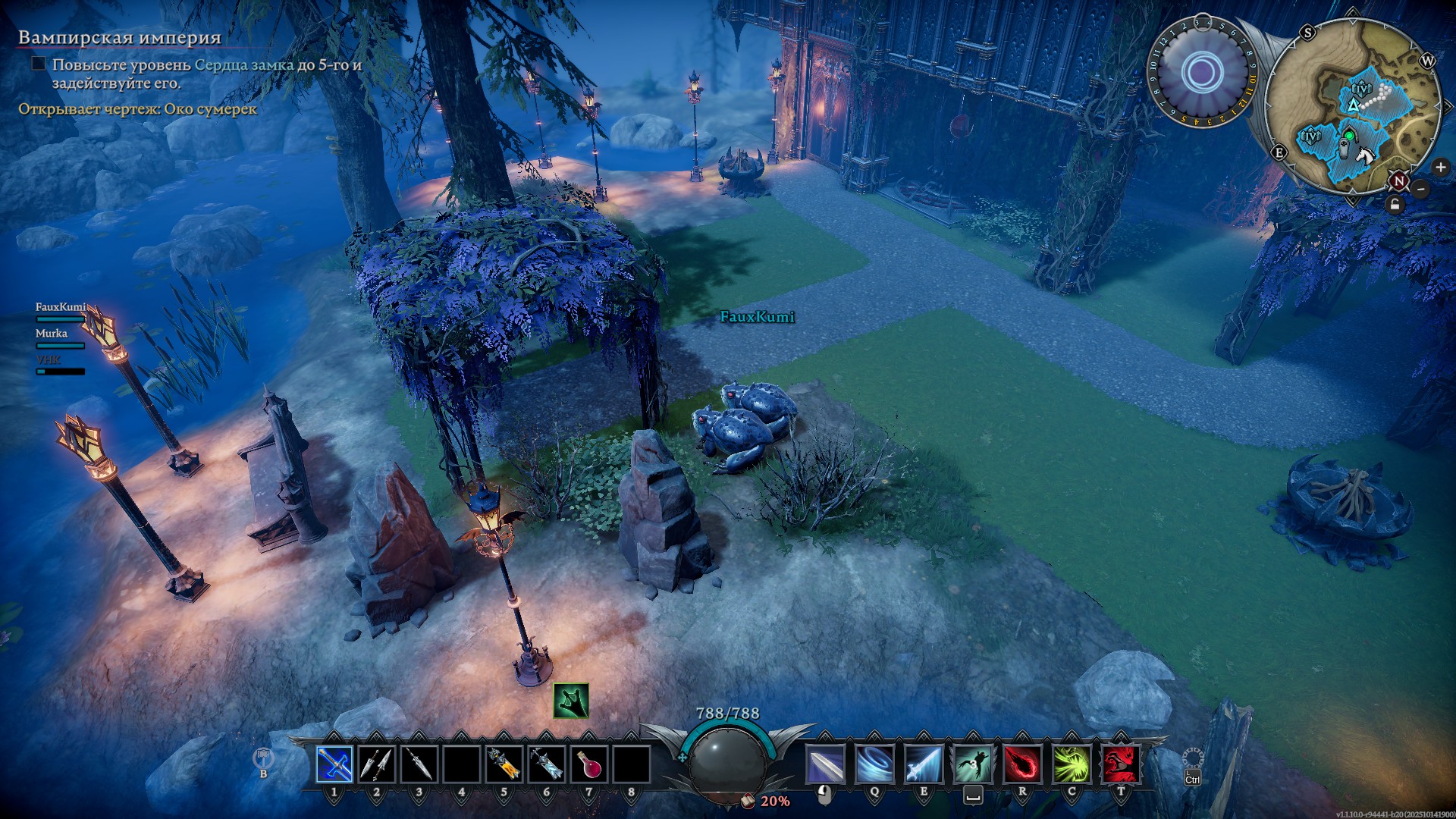Viewport: 1456px width, 819px height.
Task: Toggle the minimap rotation lock
Action: 1395,205
